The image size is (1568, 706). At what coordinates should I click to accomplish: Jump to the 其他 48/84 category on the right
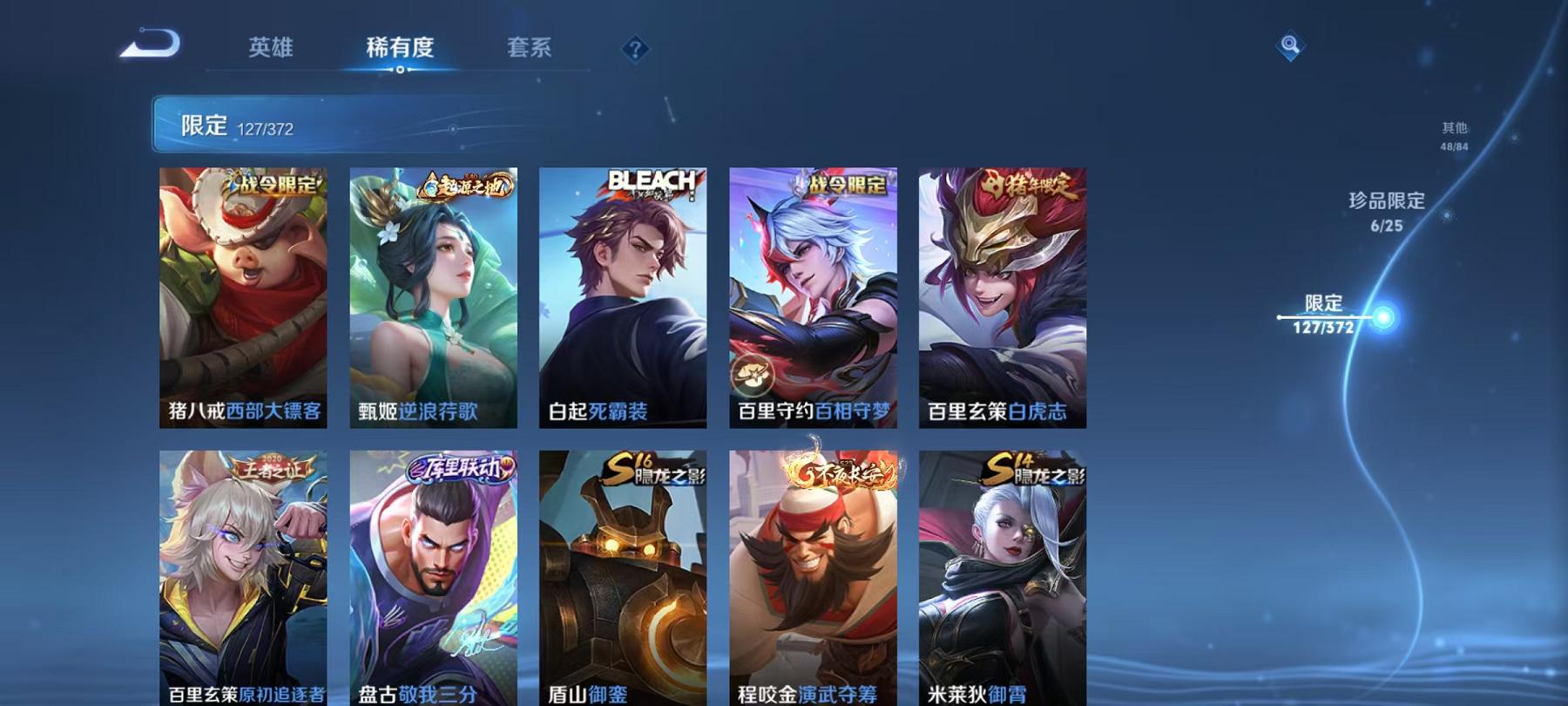click(1454, 135)
